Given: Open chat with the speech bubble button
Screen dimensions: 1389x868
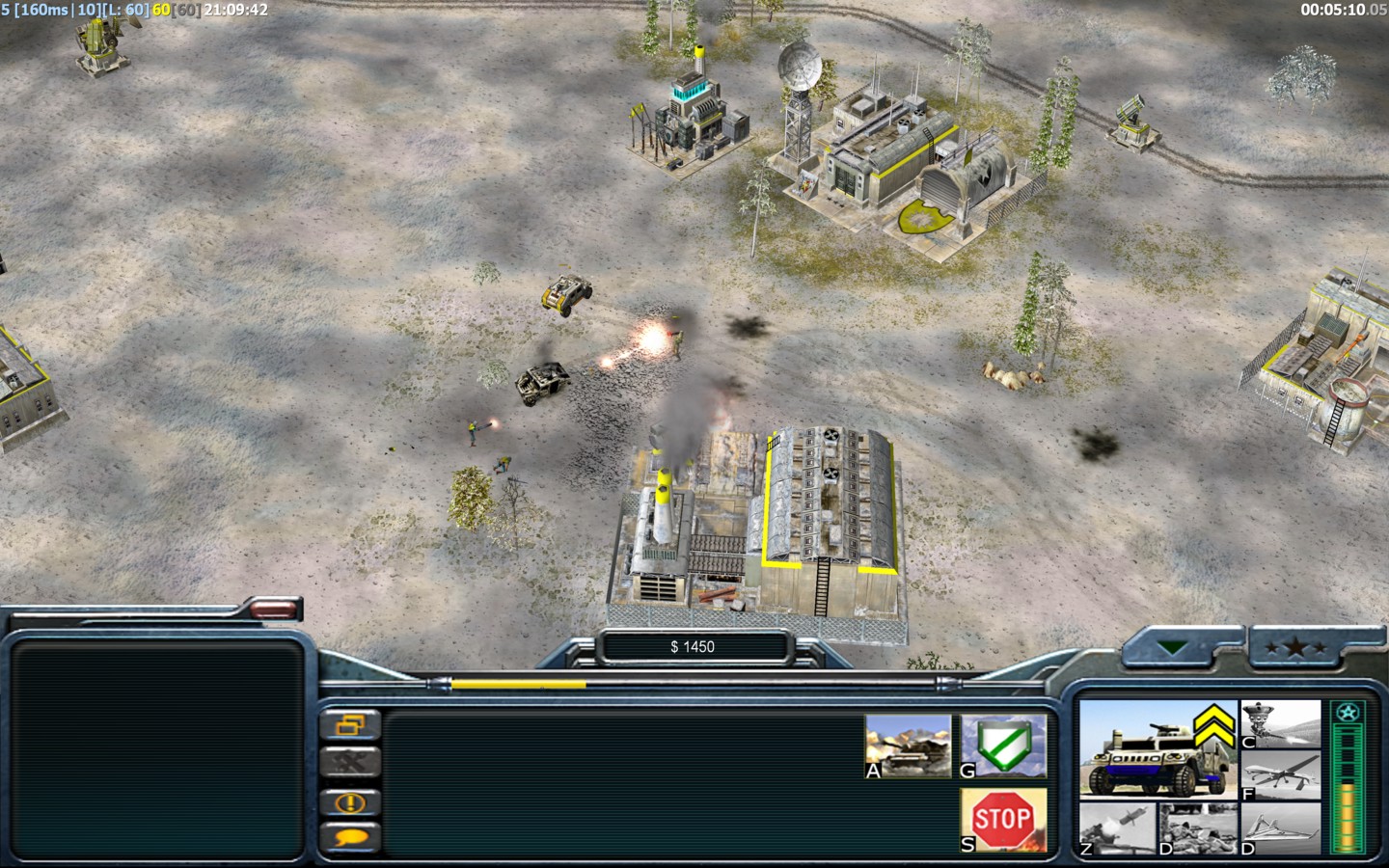Looking at the screenshot, I should click(349, 837).
